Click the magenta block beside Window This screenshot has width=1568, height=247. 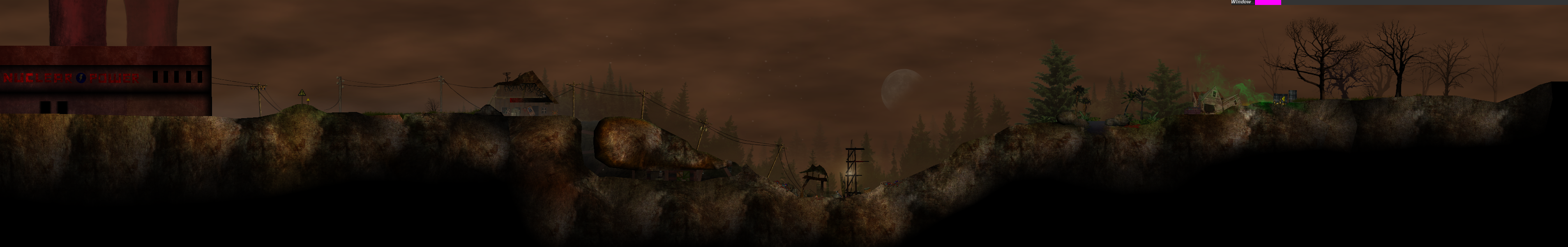coord(1268,2)
